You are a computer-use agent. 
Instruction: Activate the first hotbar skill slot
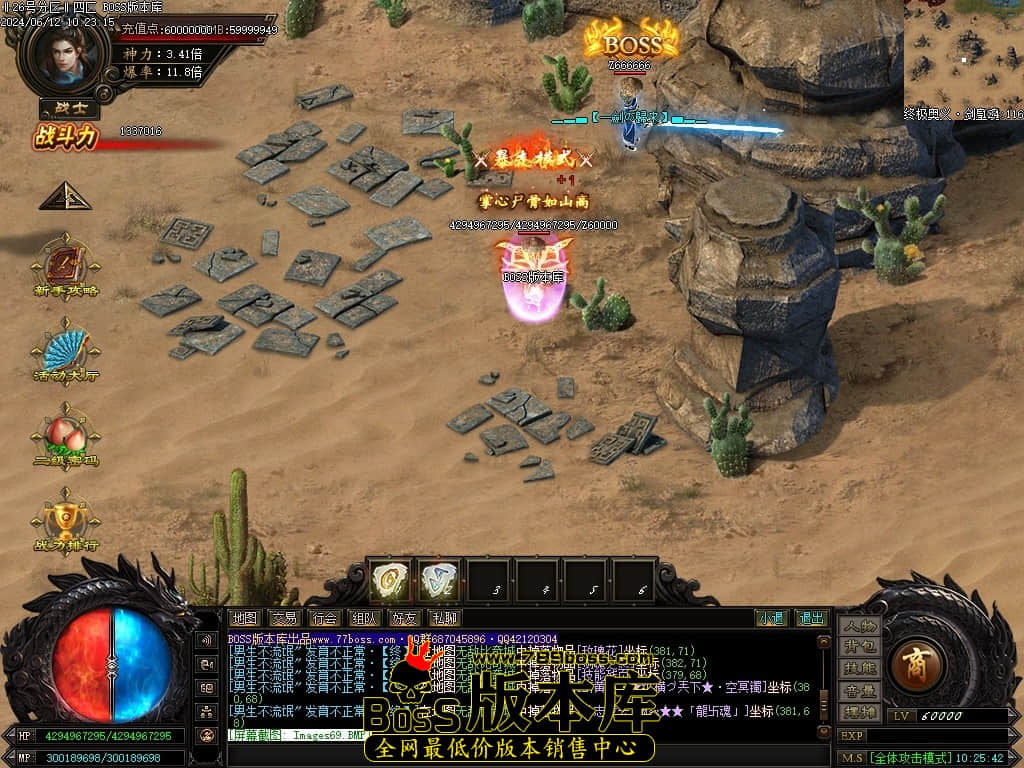click(390, 581)
